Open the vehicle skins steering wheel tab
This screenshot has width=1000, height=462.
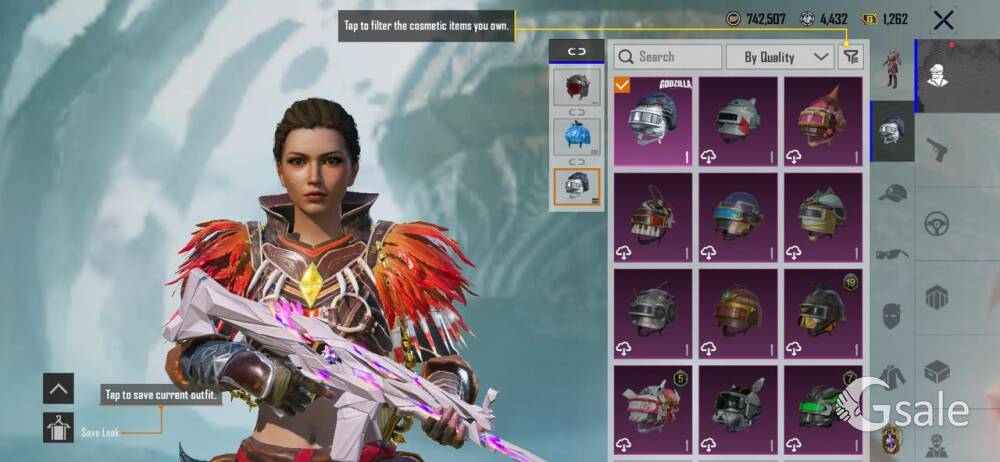[937, 223]
